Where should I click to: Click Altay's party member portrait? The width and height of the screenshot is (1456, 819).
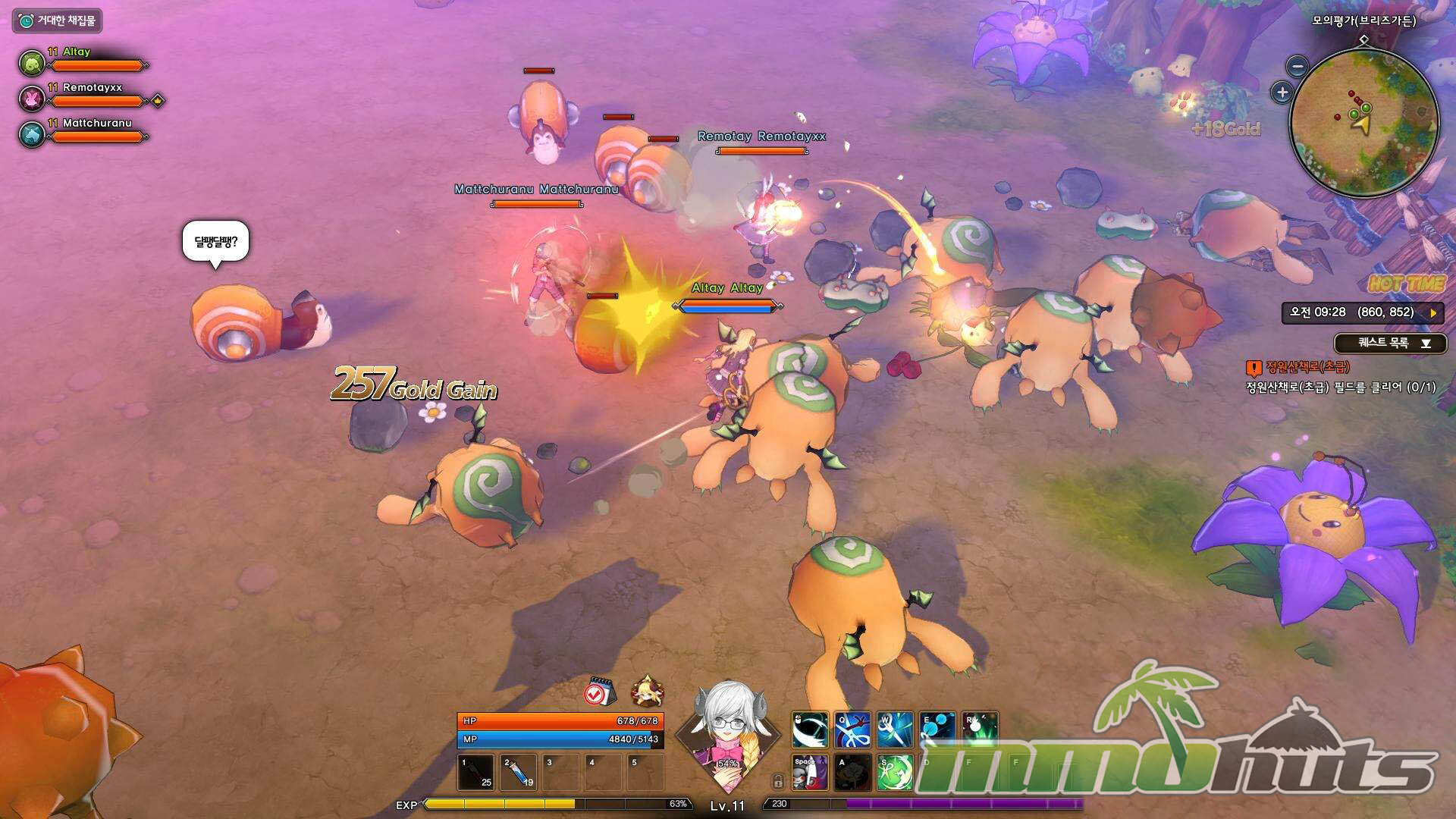32,63
